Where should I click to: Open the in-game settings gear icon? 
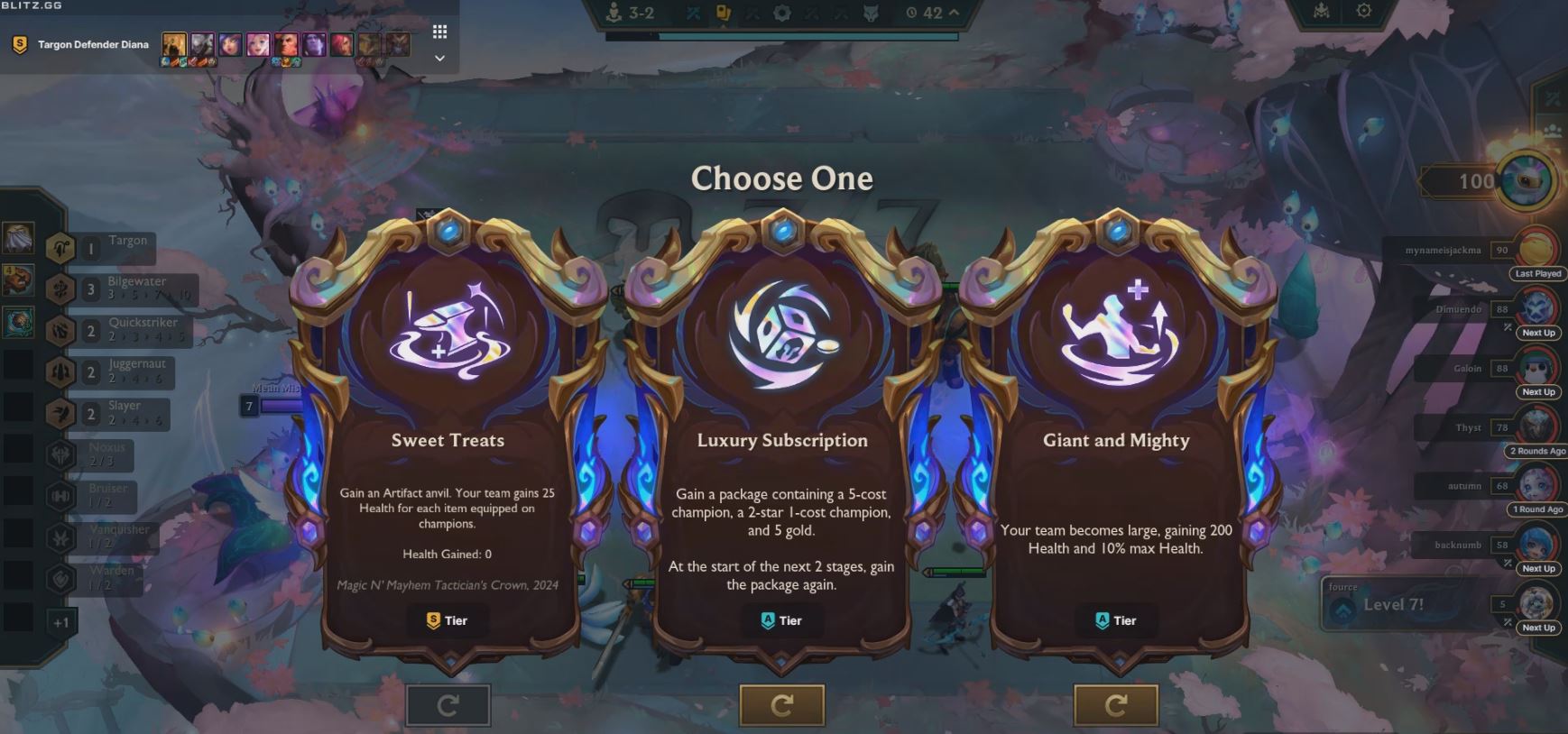tap(1365, 13)
